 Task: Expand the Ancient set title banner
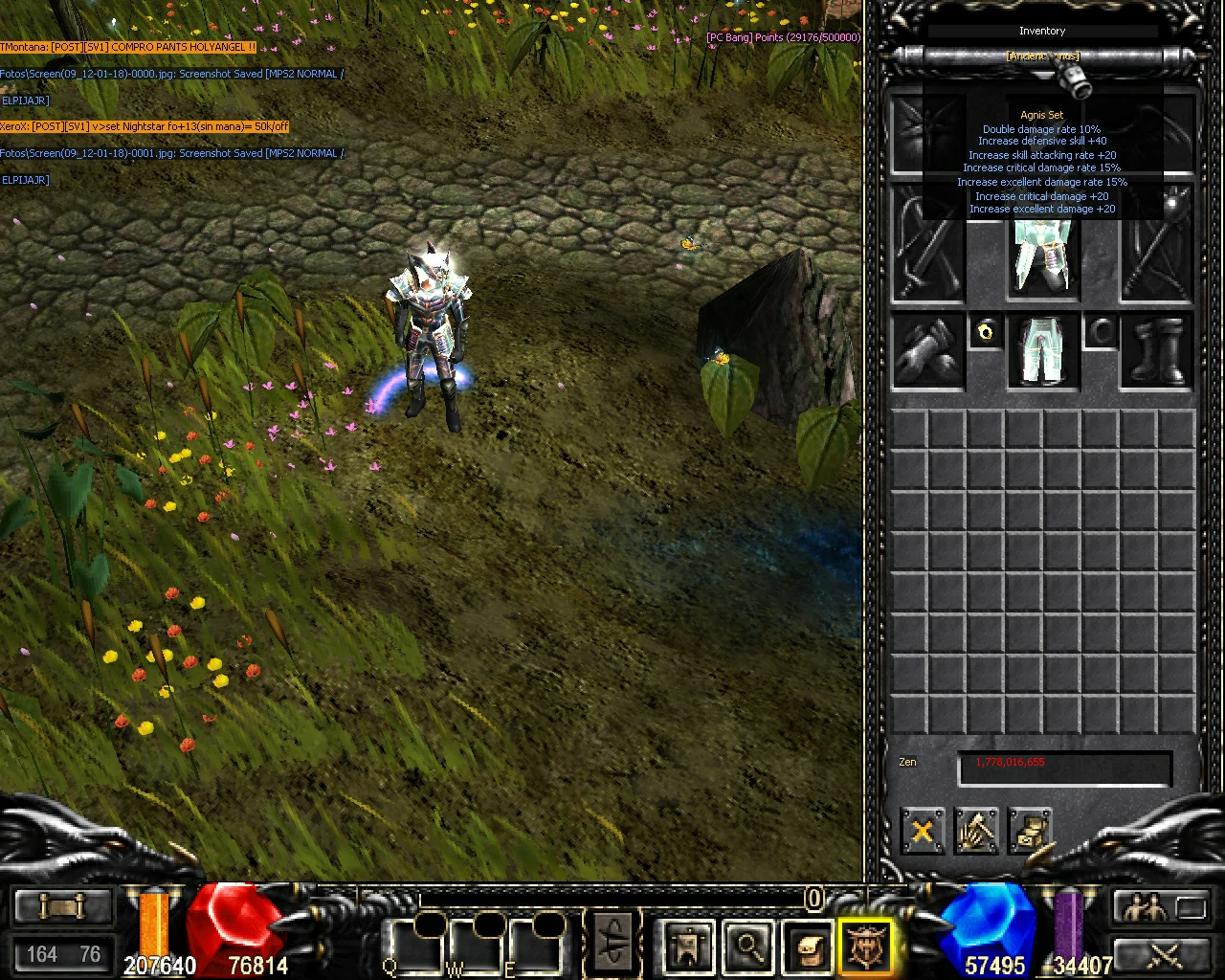click(x=1042, y=56)
